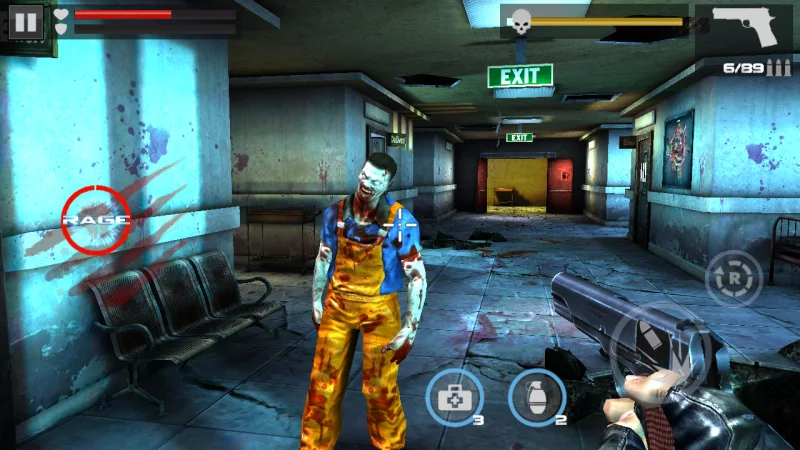The height and width of the screenshot is (450, 800).
Task: Tap the reload button
Action: [734, 278]
